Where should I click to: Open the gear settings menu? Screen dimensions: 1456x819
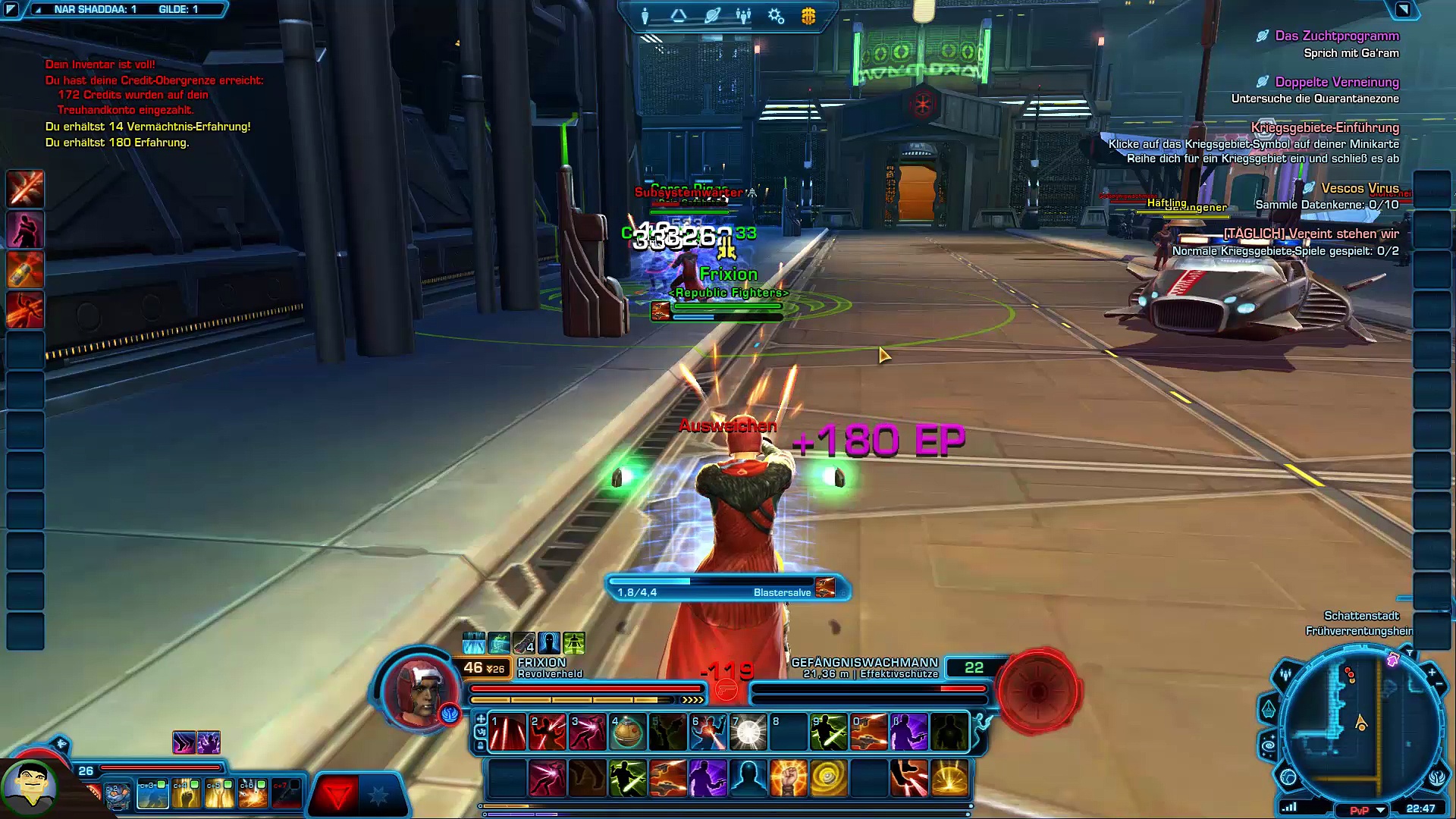[776, 16]
